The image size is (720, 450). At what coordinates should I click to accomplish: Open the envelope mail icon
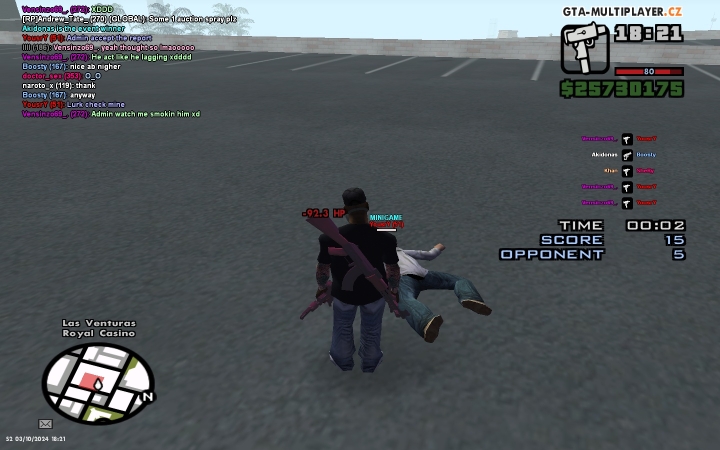(x=45, y=423)
